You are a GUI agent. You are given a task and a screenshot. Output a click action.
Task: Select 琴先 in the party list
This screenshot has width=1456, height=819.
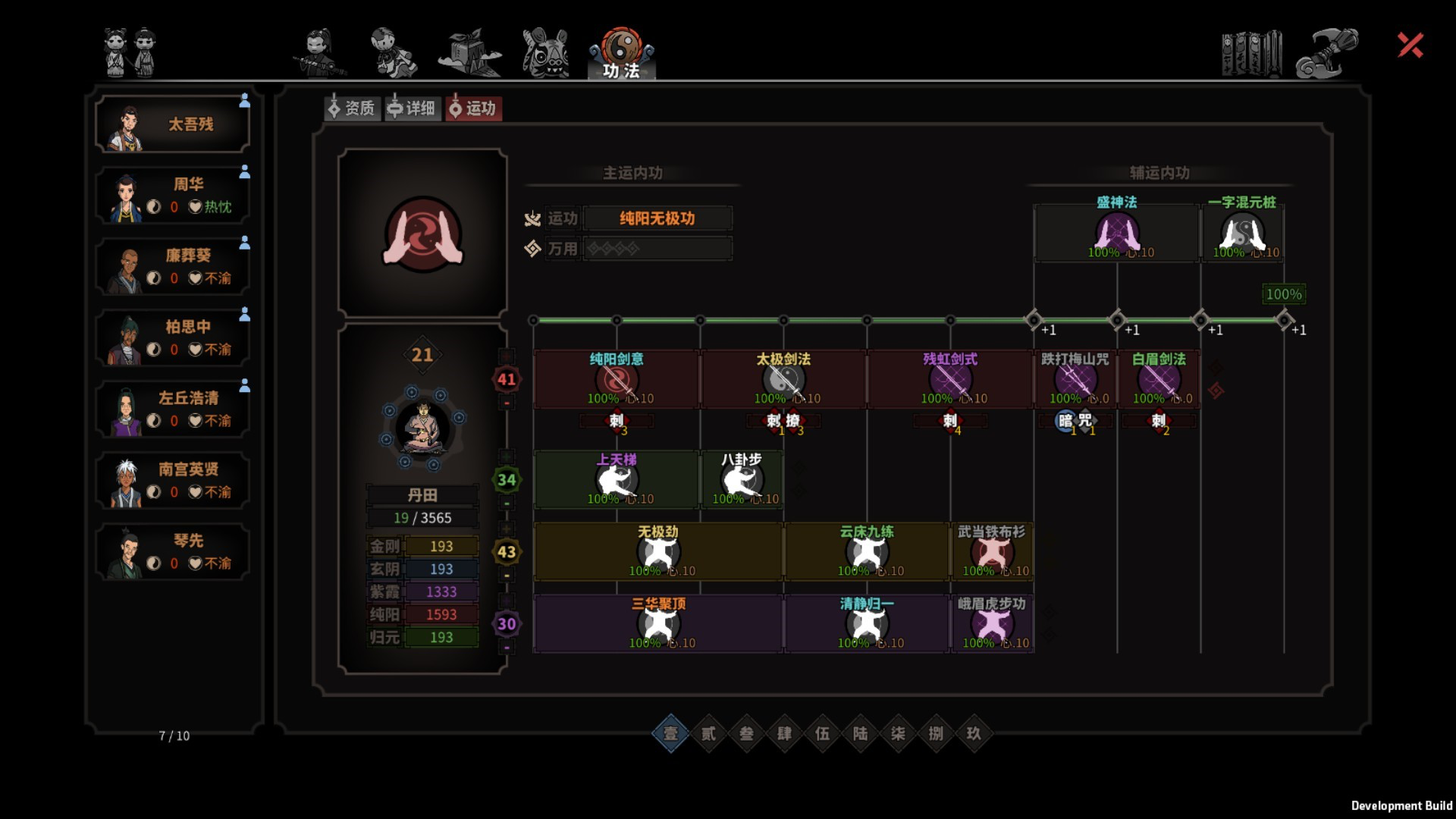[x=173, y=552]
